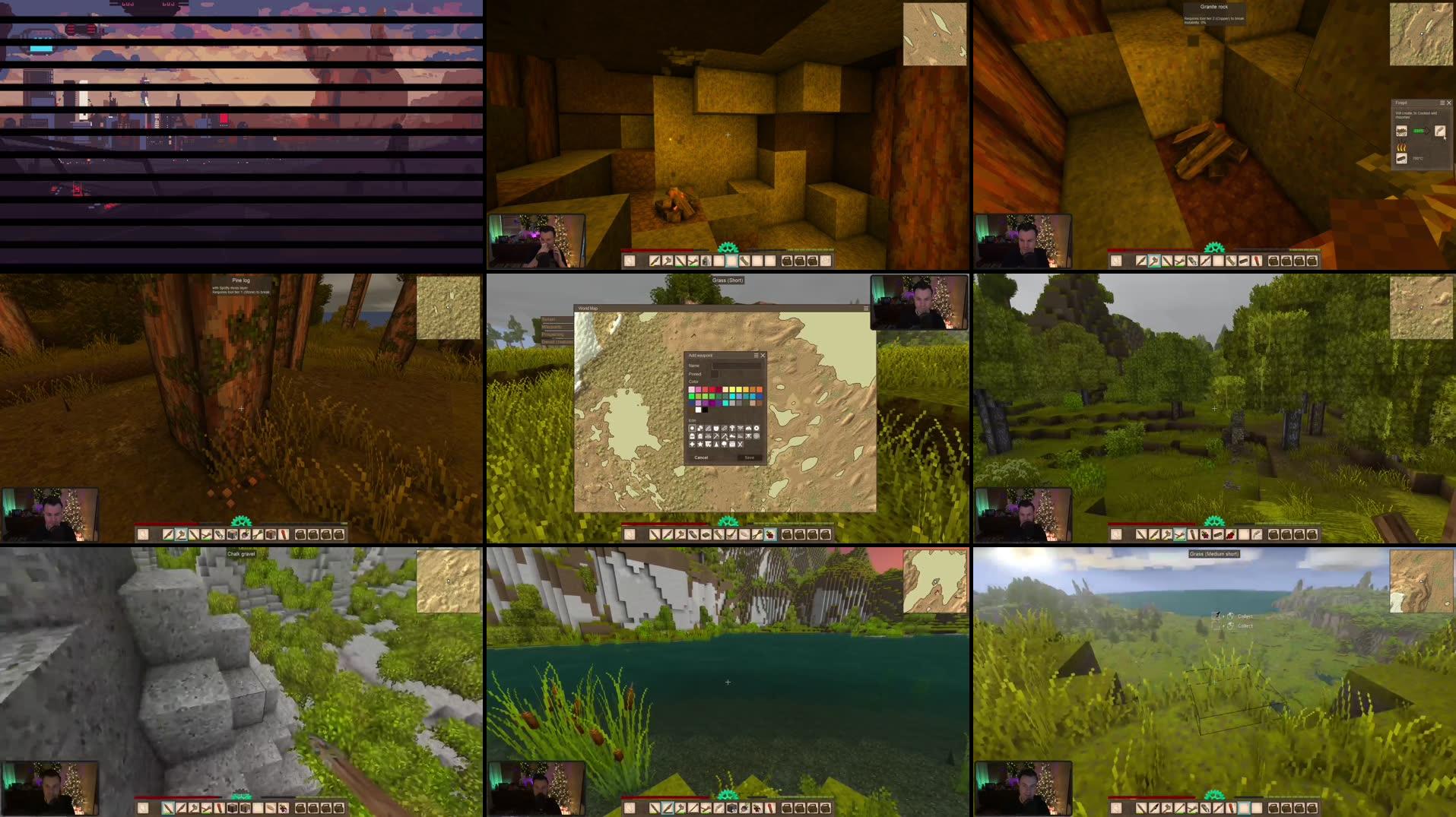1456x817 pixels.
Task: Click the firewood fuel slot in the Firepit window
Action: coord(1401,157)
